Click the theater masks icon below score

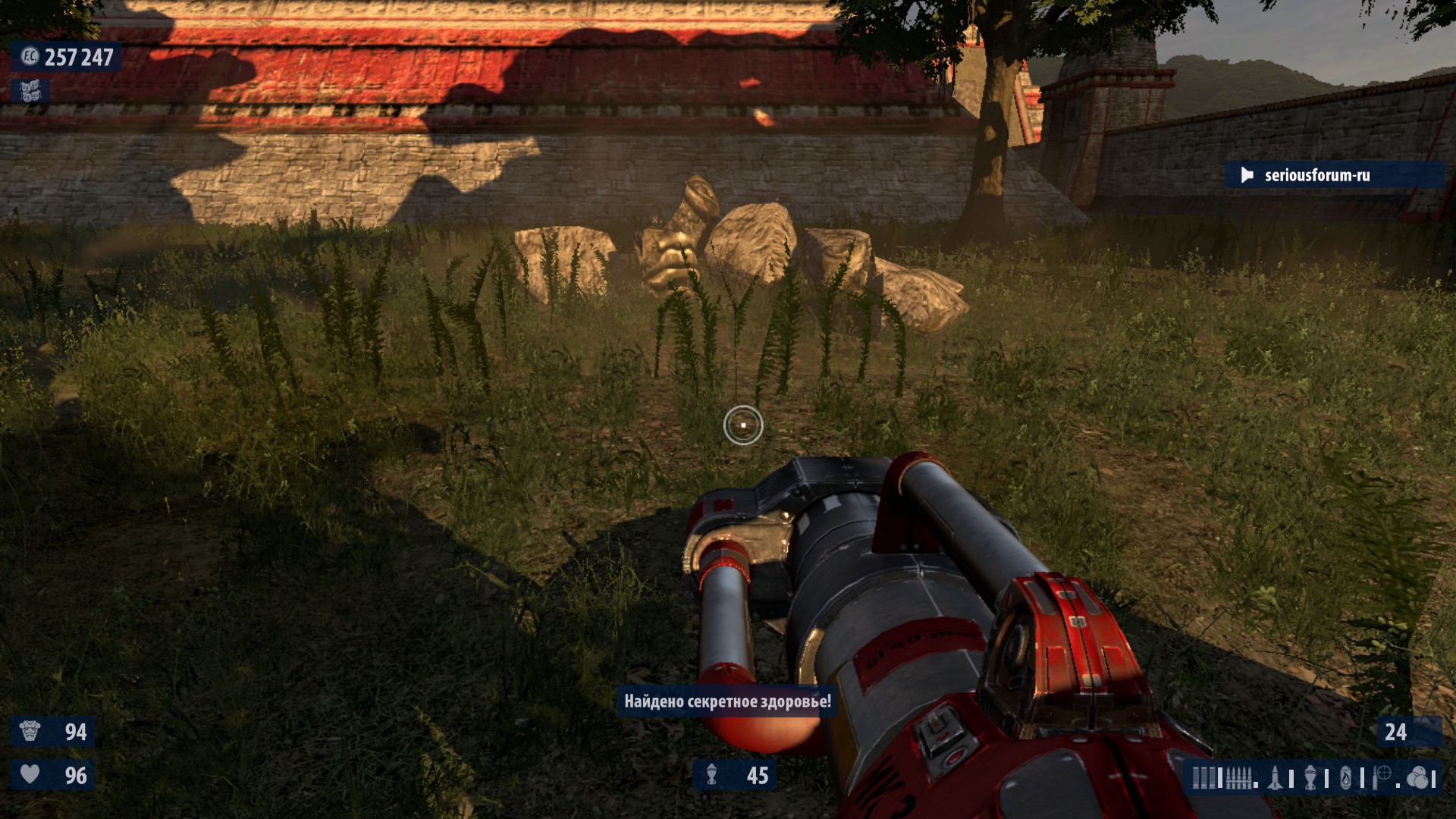click(30, 91)
